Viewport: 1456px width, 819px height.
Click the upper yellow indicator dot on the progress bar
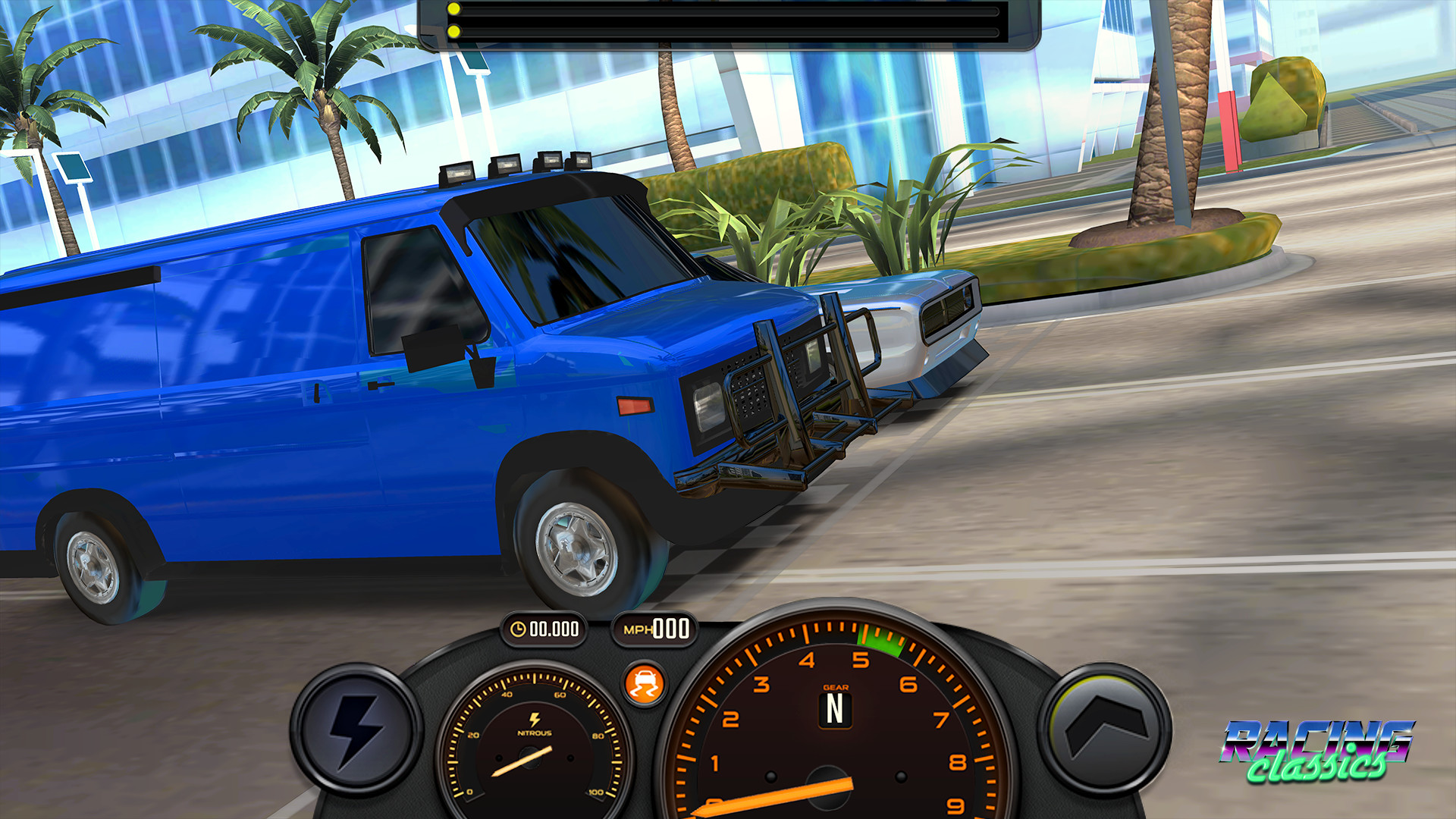[453, 7]
